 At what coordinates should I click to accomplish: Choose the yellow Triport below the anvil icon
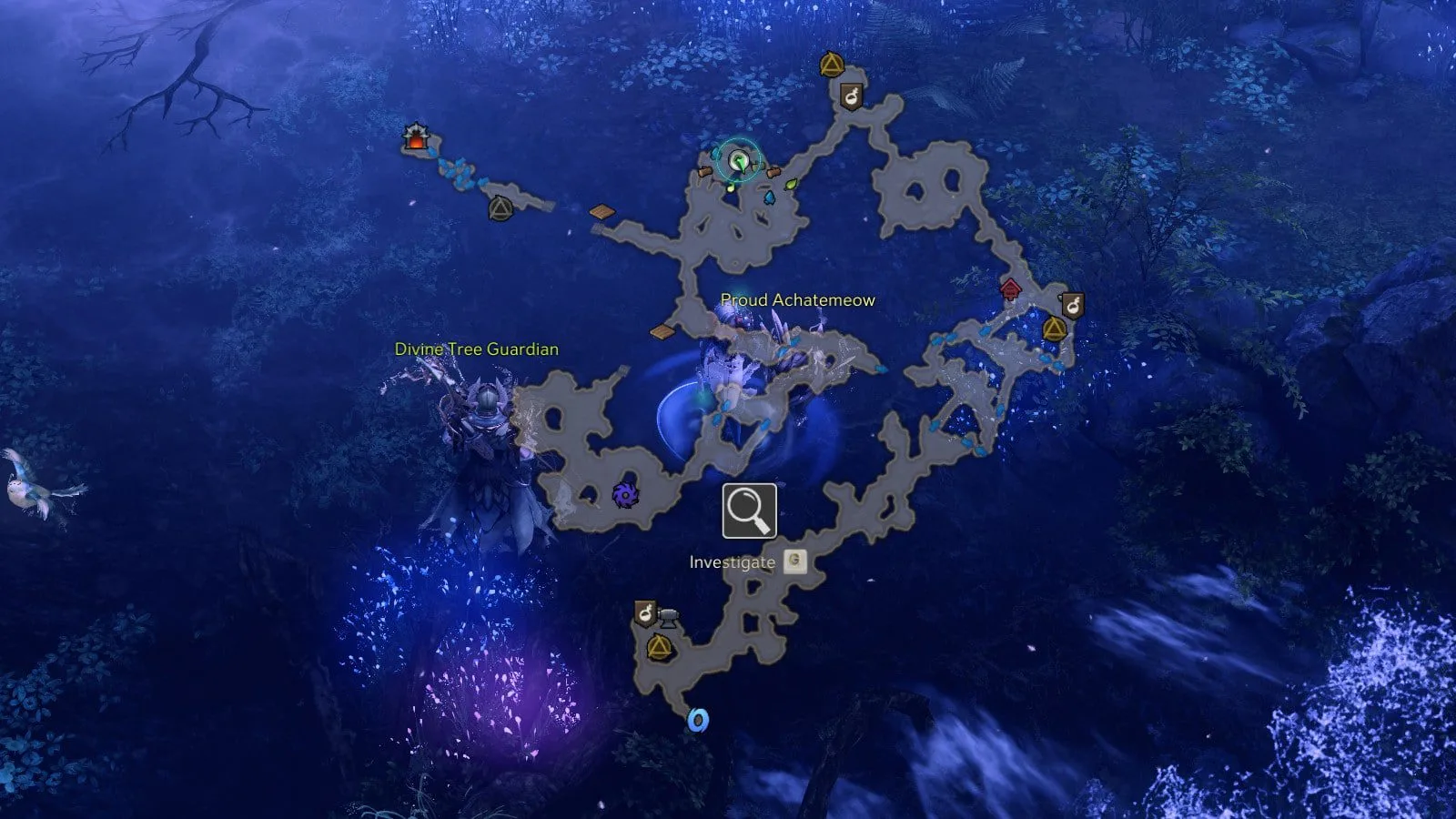pos(659,648)
